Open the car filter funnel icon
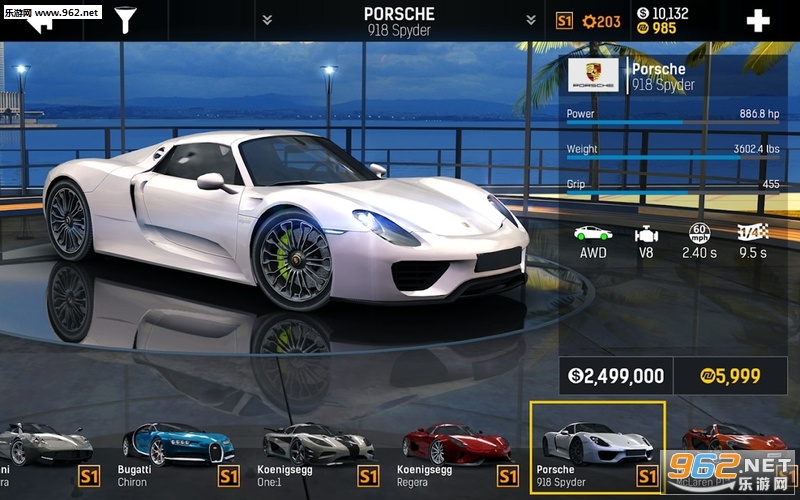800x500 pixels. point(126,20)
